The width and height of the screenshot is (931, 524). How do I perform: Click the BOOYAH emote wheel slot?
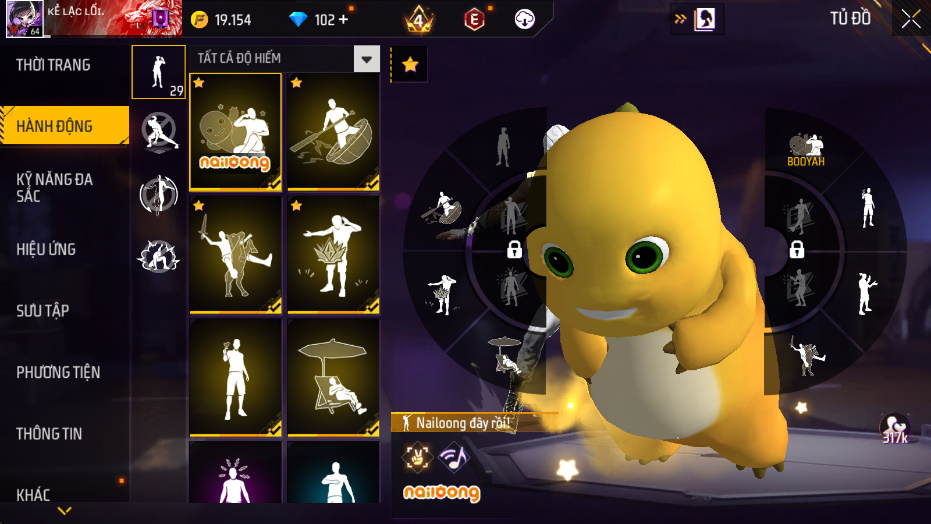coord(806,149)
